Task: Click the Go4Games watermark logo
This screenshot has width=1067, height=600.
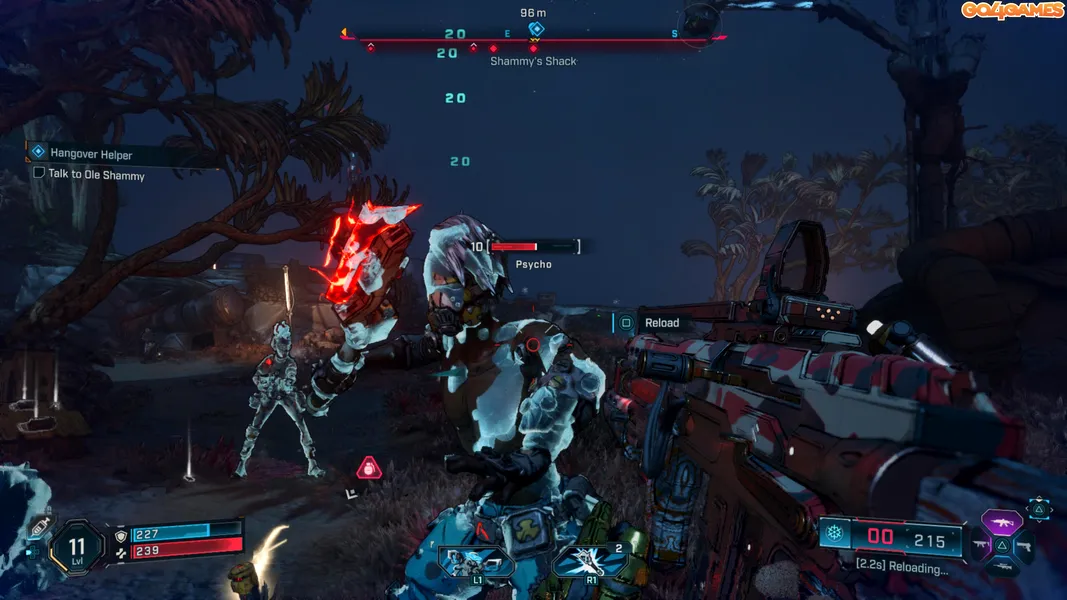Action: point(1012,10)
